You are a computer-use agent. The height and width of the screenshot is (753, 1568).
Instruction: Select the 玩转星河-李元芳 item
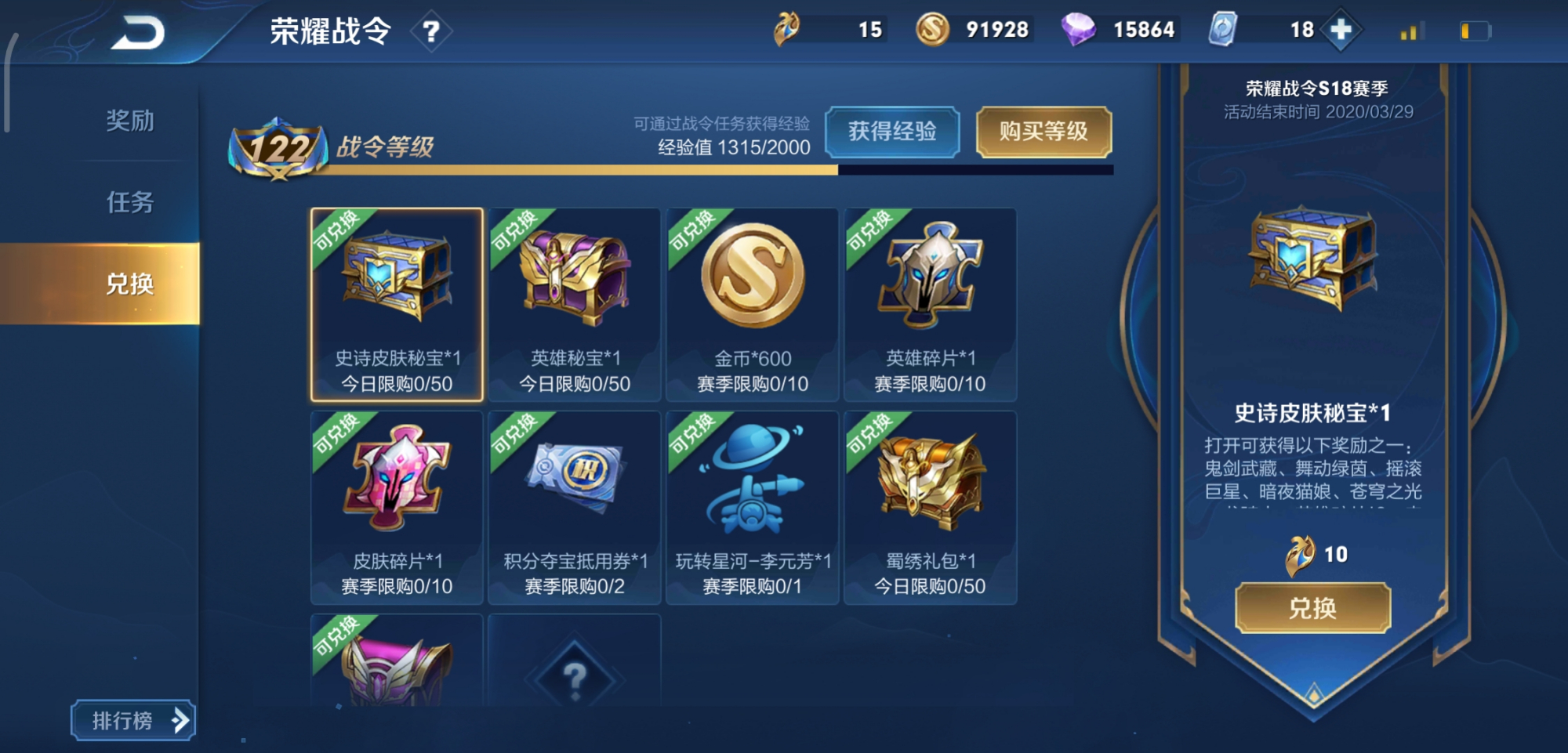[x=753, y=505]
